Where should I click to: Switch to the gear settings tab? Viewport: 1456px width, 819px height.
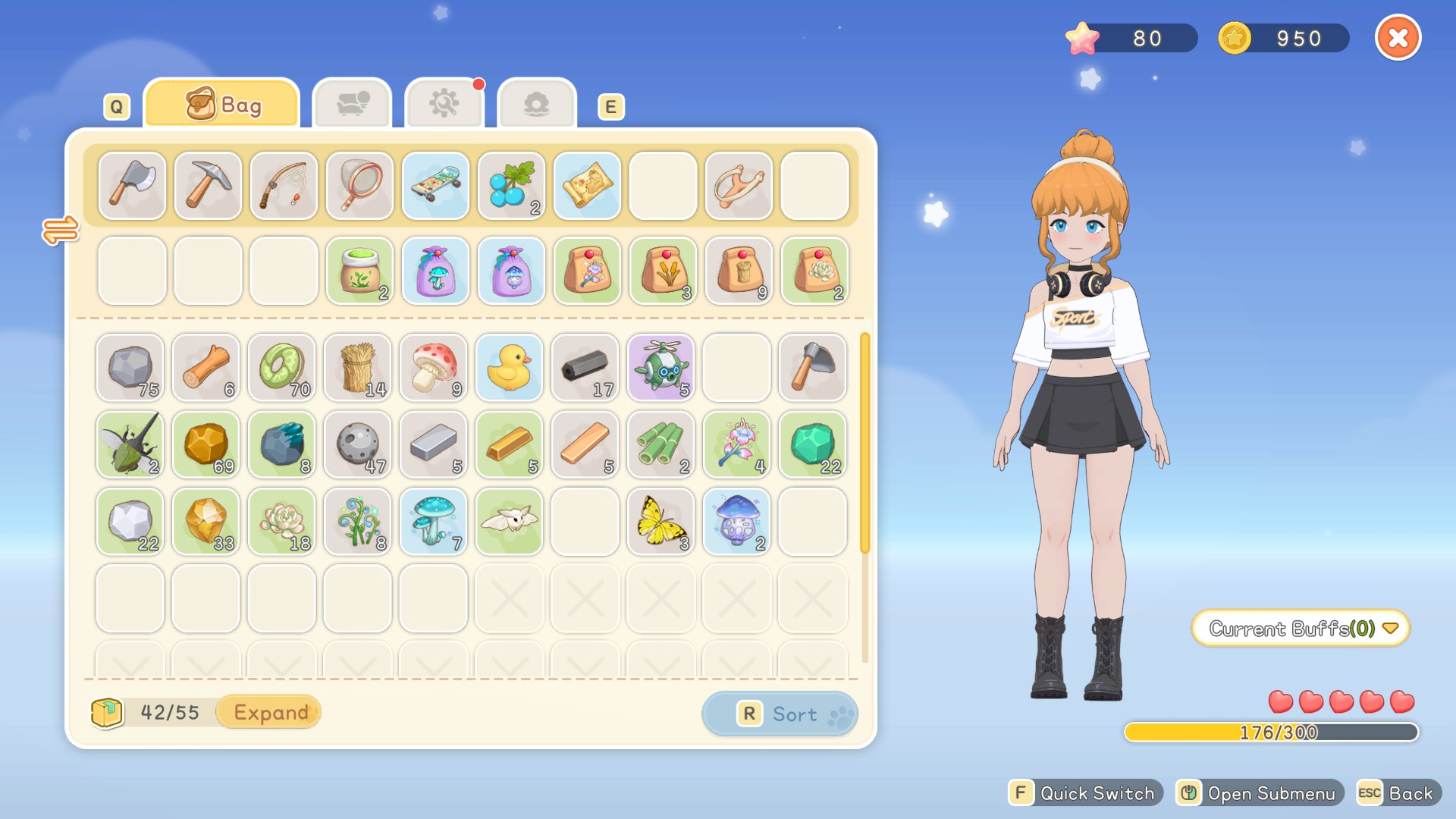(444, 104)
